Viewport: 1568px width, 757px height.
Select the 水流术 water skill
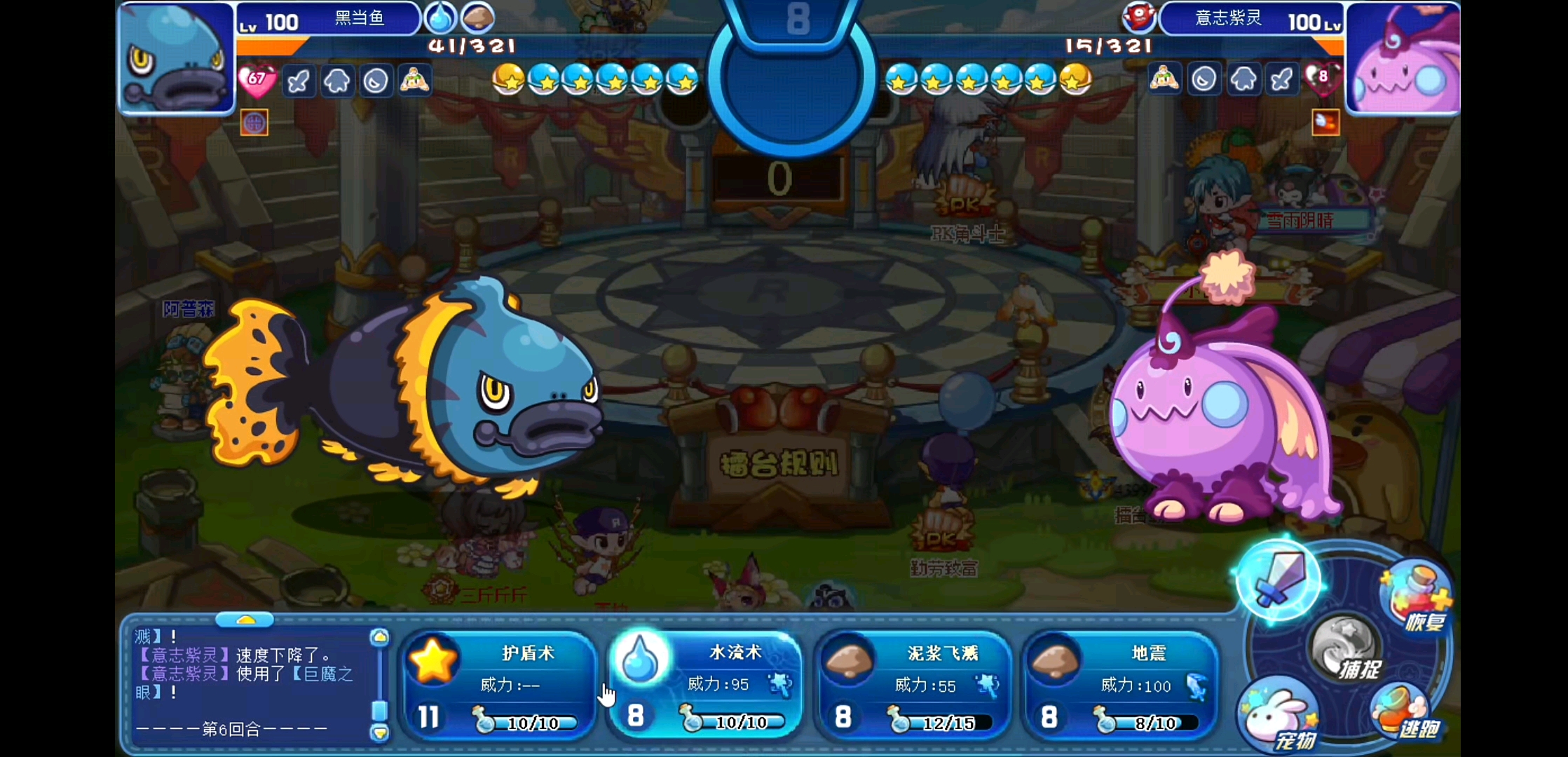coord(705,683)
